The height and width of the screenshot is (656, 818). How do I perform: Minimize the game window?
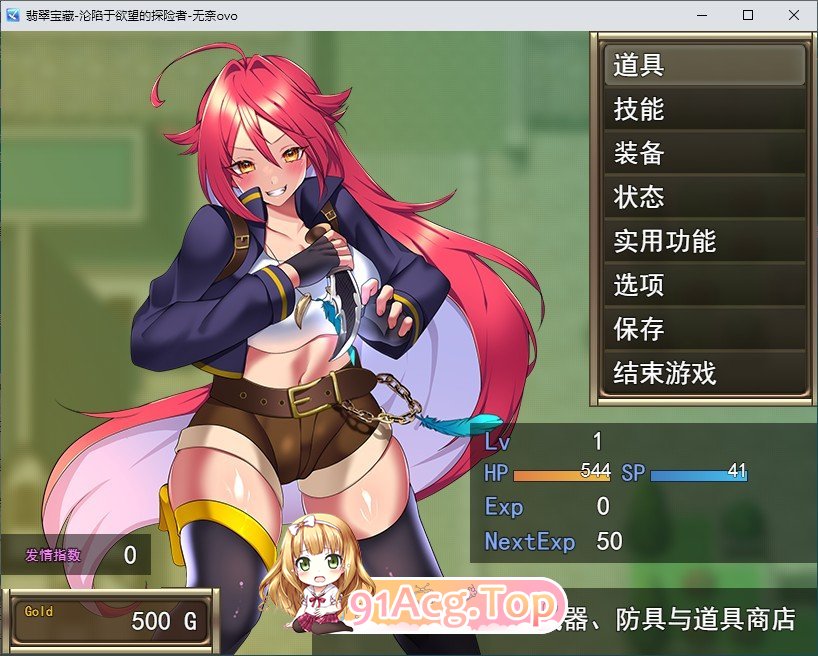(702, 15)
